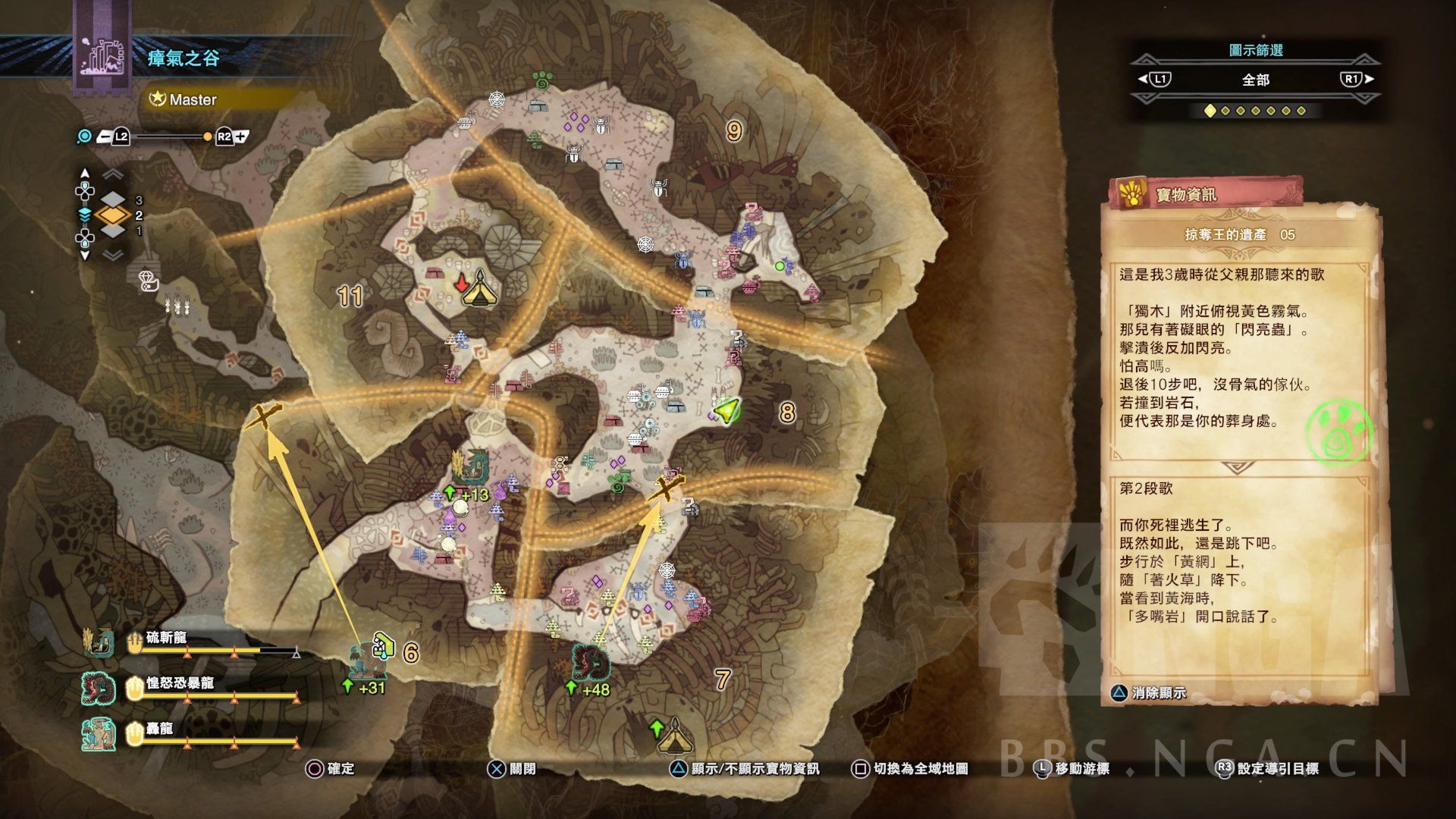Switch to map floor level 3

tap(113, 200)
